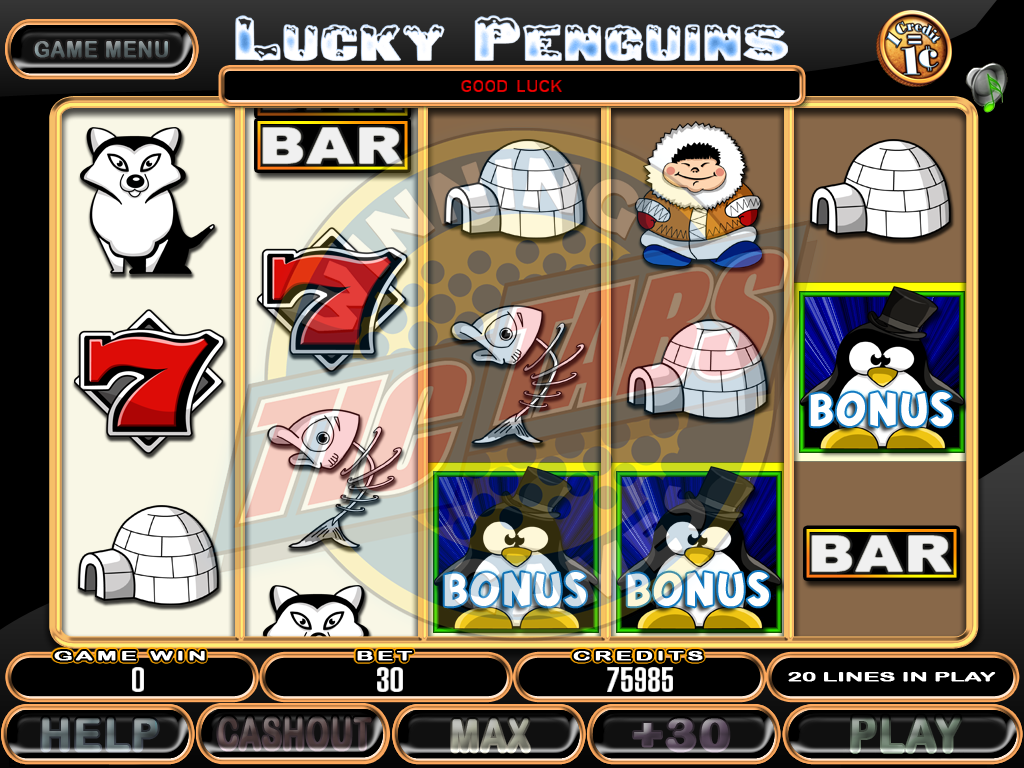Set the bet to MAX

click(x=489, y=735)
